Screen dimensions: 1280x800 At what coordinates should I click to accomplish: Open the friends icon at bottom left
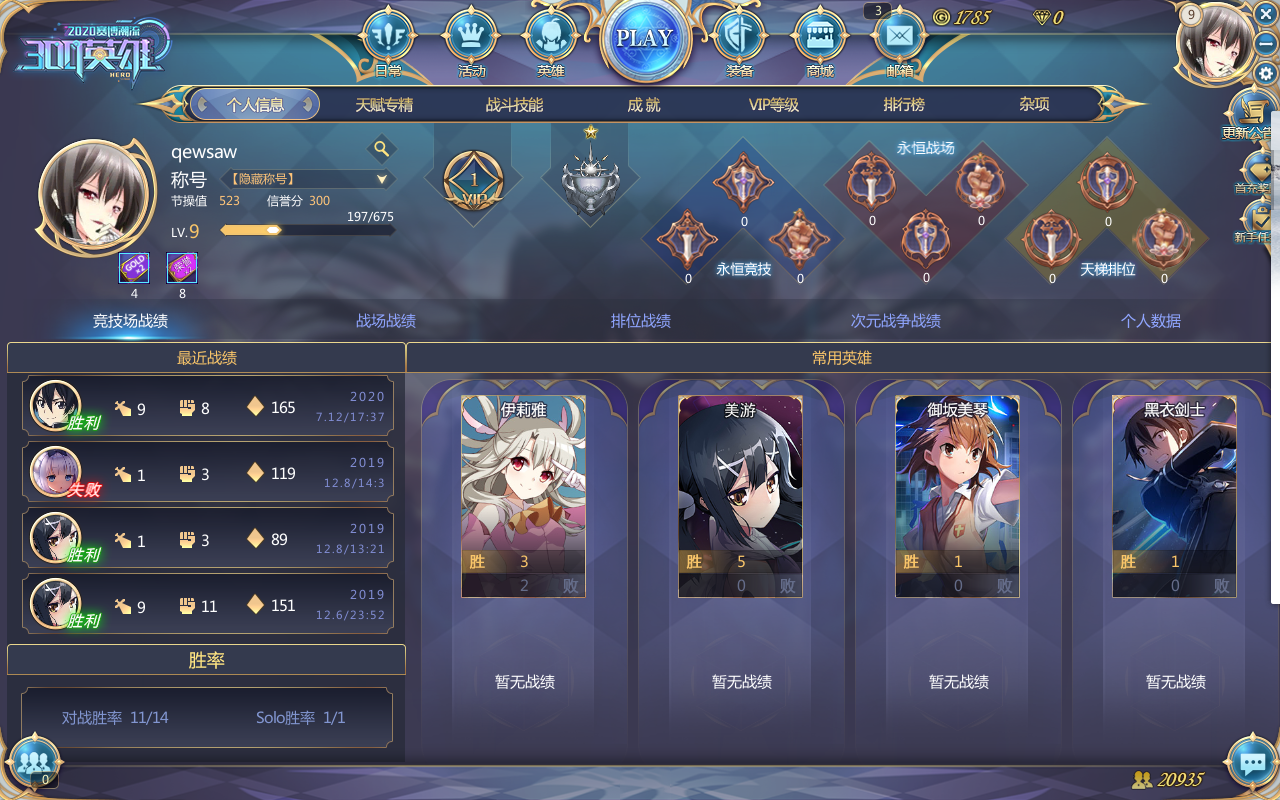(x=33, y=763)
